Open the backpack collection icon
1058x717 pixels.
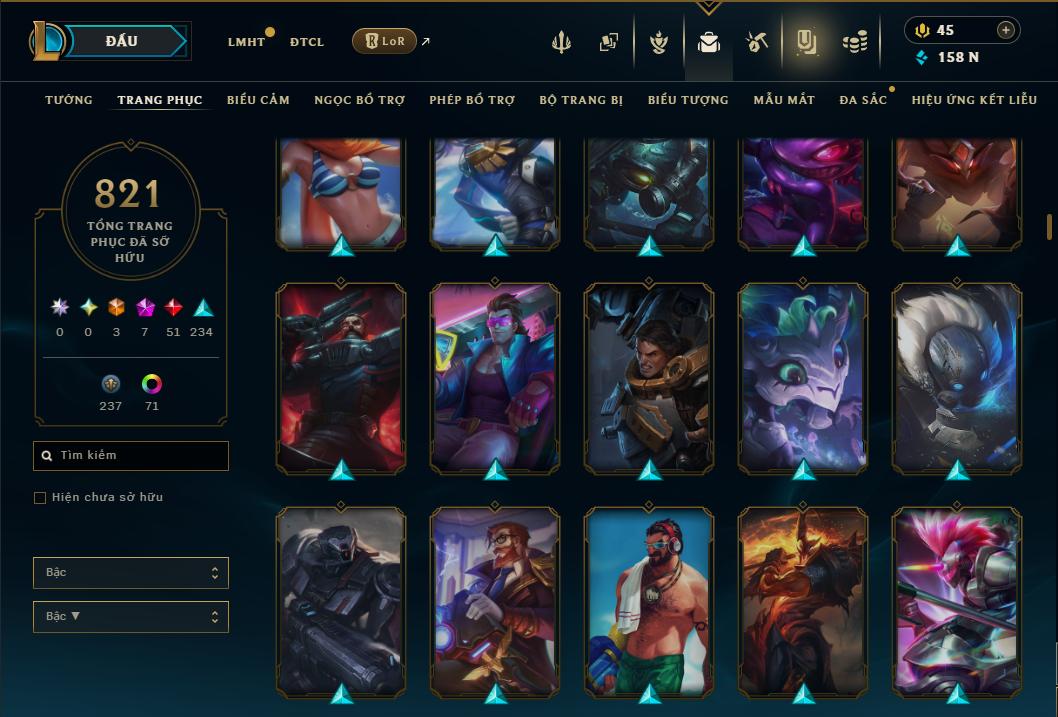point(709,42)
